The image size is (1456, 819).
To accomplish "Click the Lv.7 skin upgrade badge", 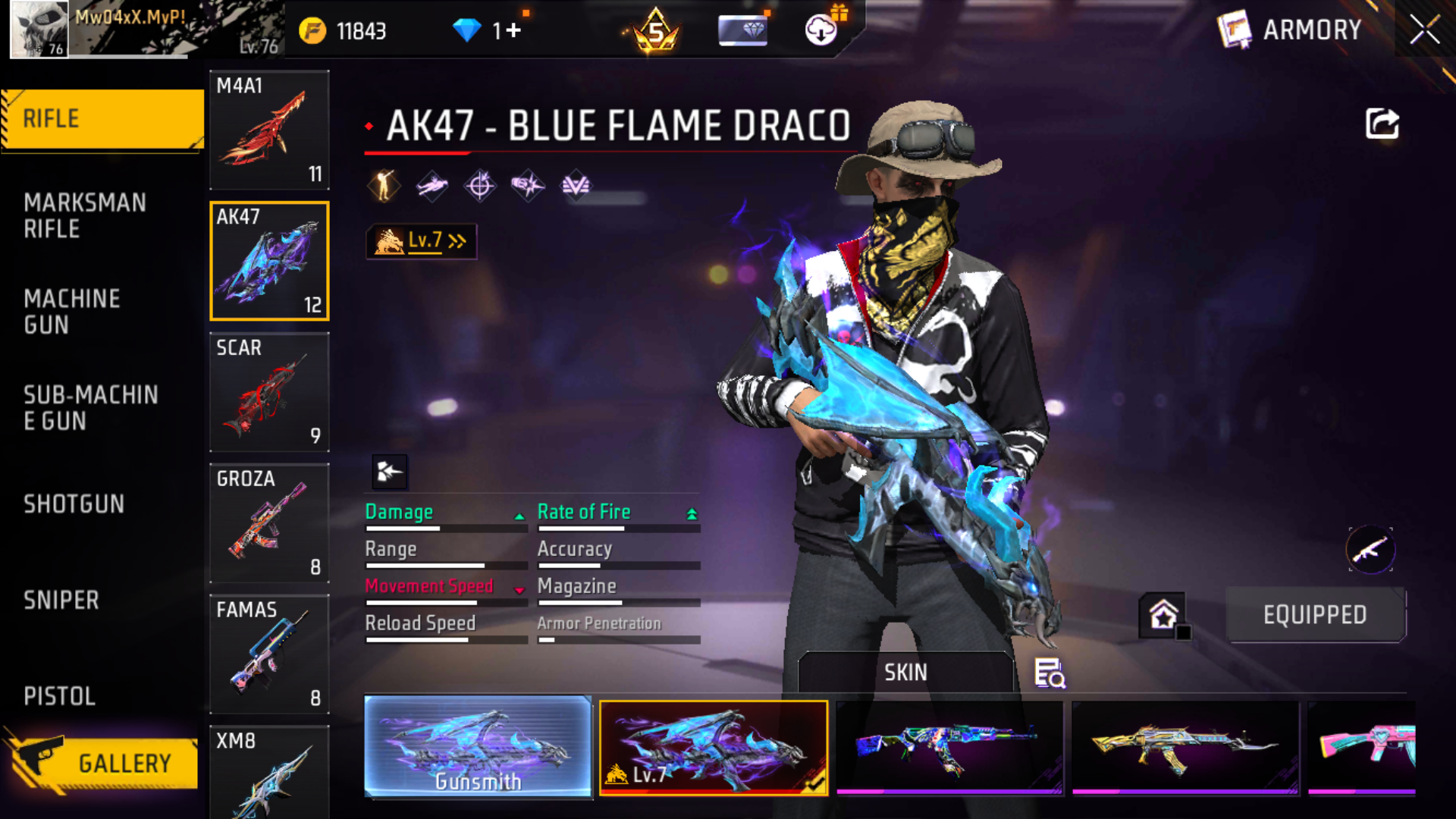I will pos(422,241).
